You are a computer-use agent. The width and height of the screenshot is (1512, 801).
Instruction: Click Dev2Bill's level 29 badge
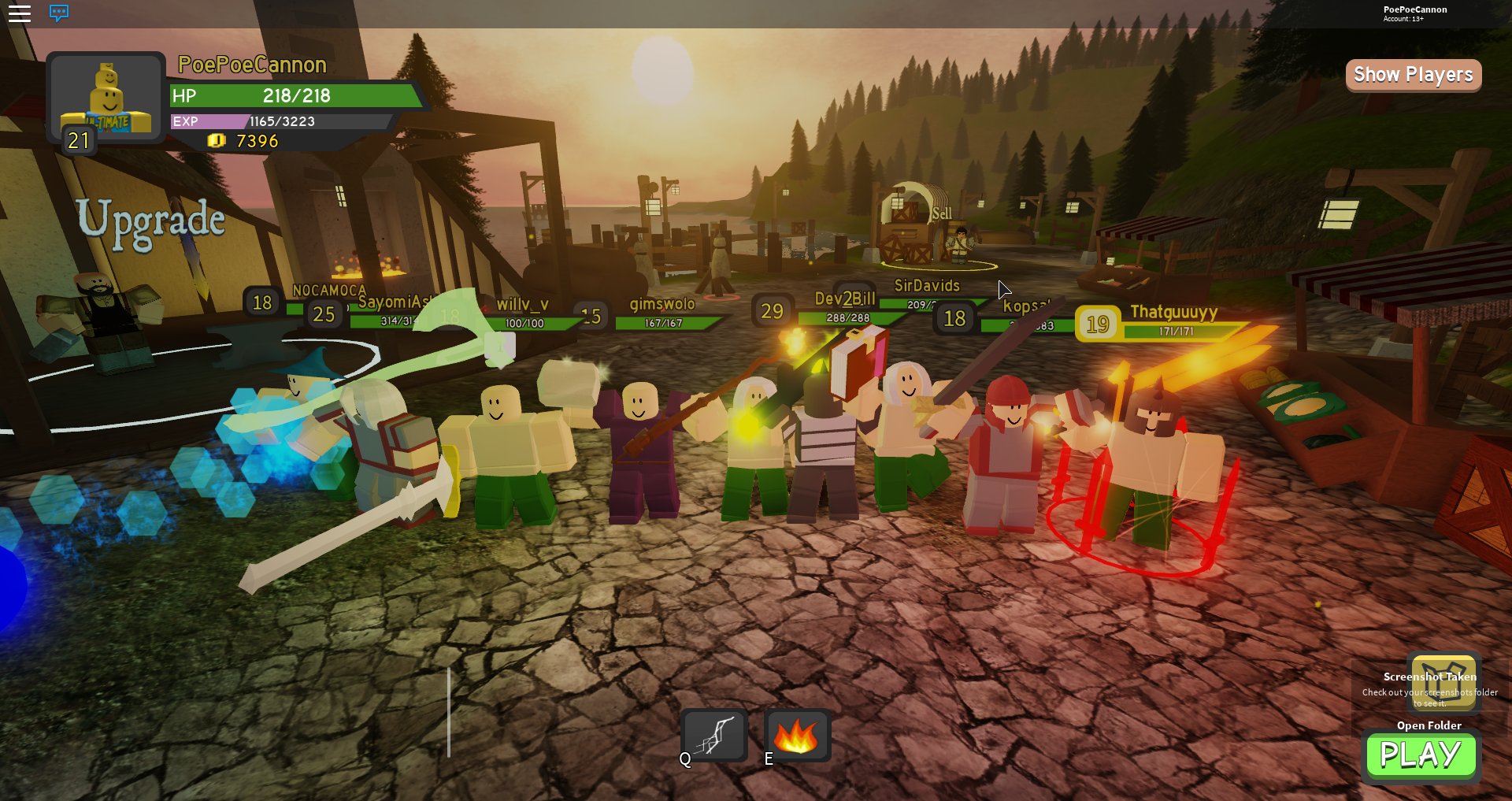tap(770, 311)
